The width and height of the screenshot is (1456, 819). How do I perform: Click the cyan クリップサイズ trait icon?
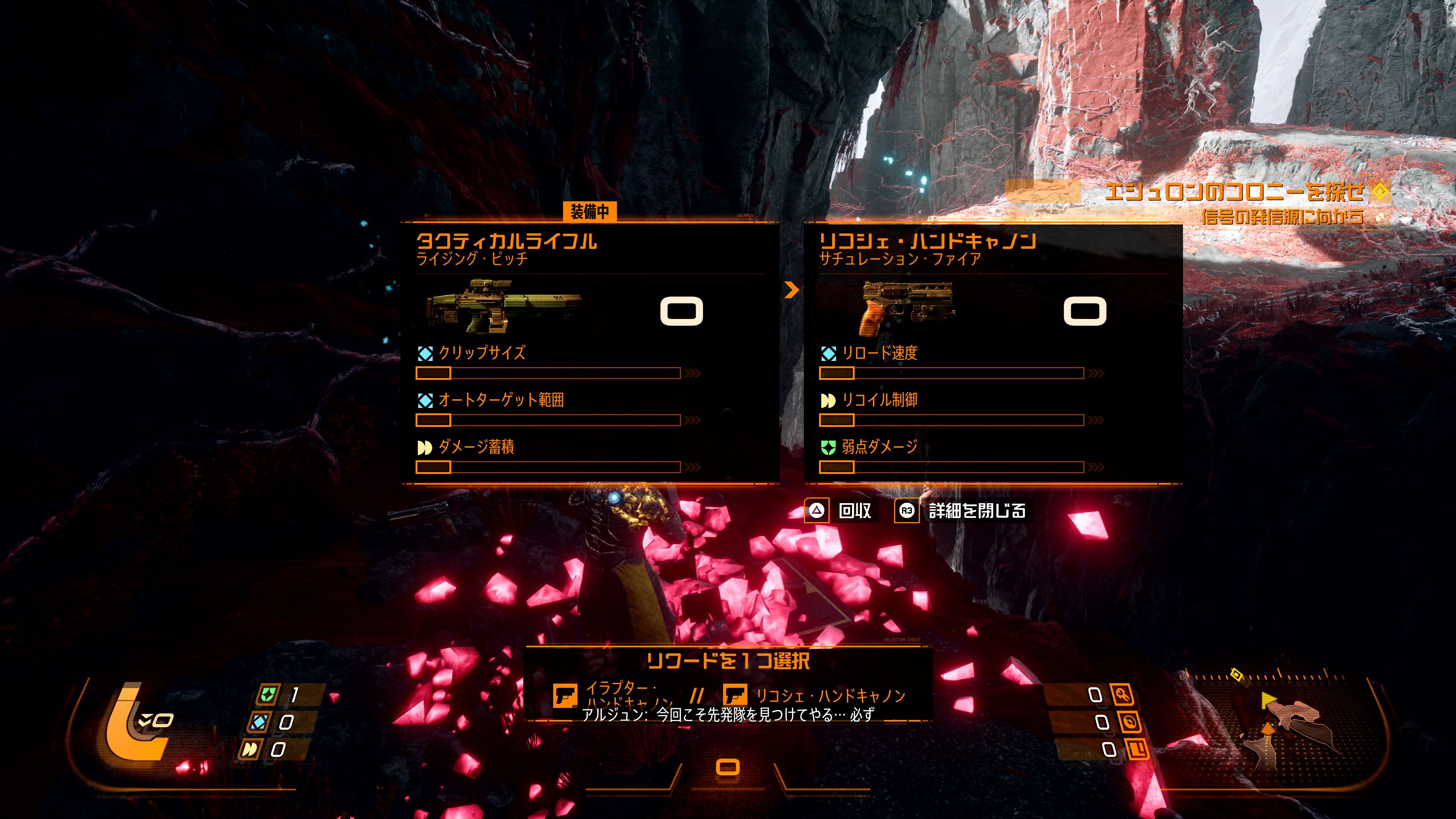point(425,353)
